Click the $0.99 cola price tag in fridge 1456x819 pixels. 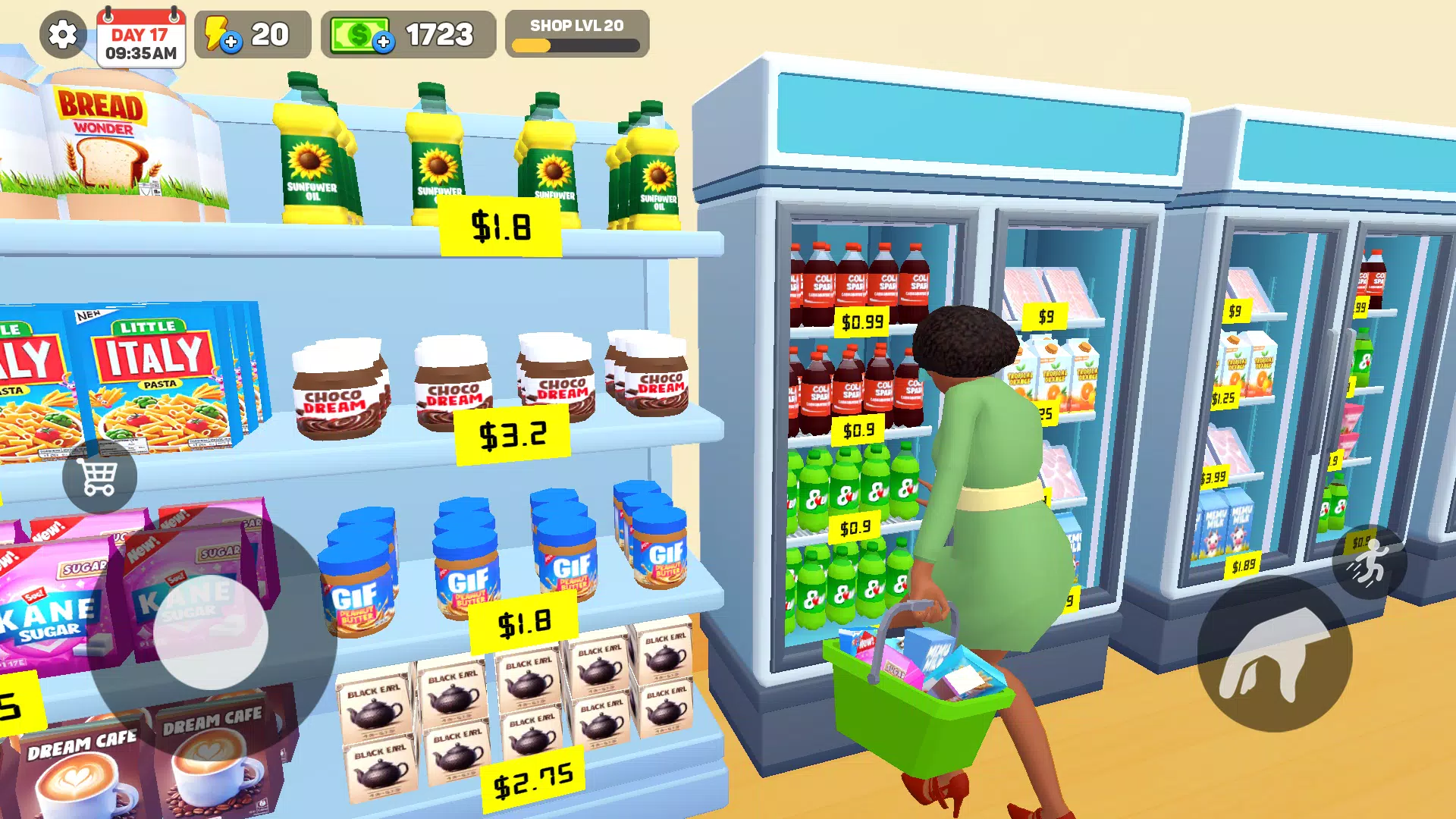coord(861,322)
